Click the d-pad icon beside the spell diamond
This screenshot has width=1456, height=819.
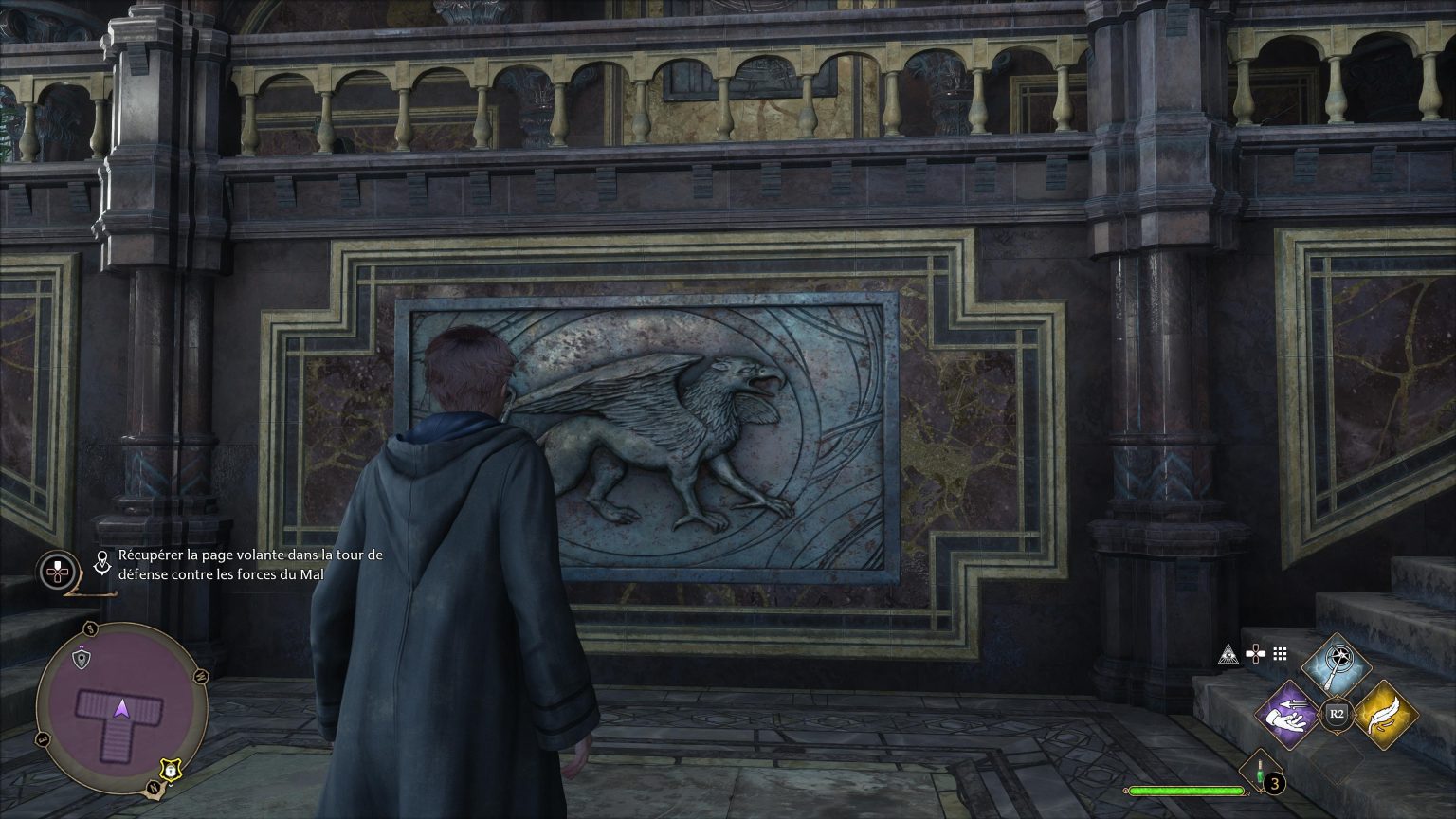[1256, 652]
